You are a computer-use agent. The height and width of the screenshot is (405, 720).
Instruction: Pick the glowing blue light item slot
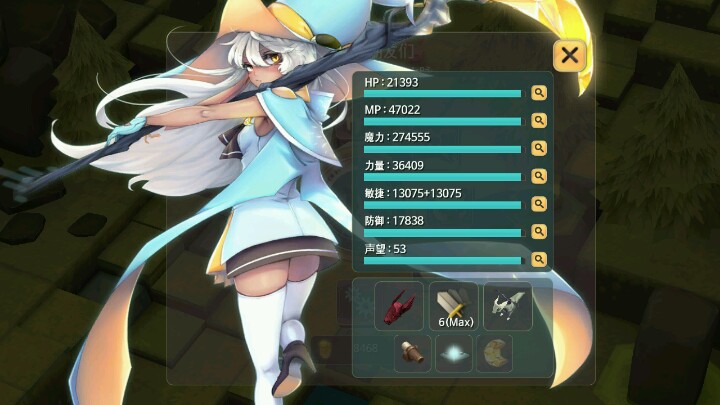(x=454, y=353)
